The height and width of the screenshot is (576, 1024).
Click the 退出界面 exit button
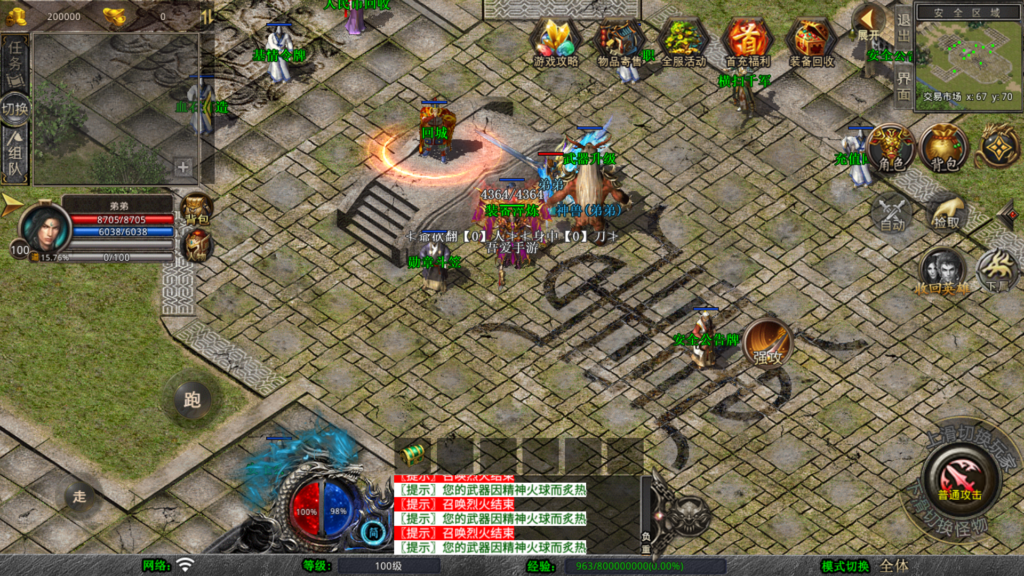(903, 56)
